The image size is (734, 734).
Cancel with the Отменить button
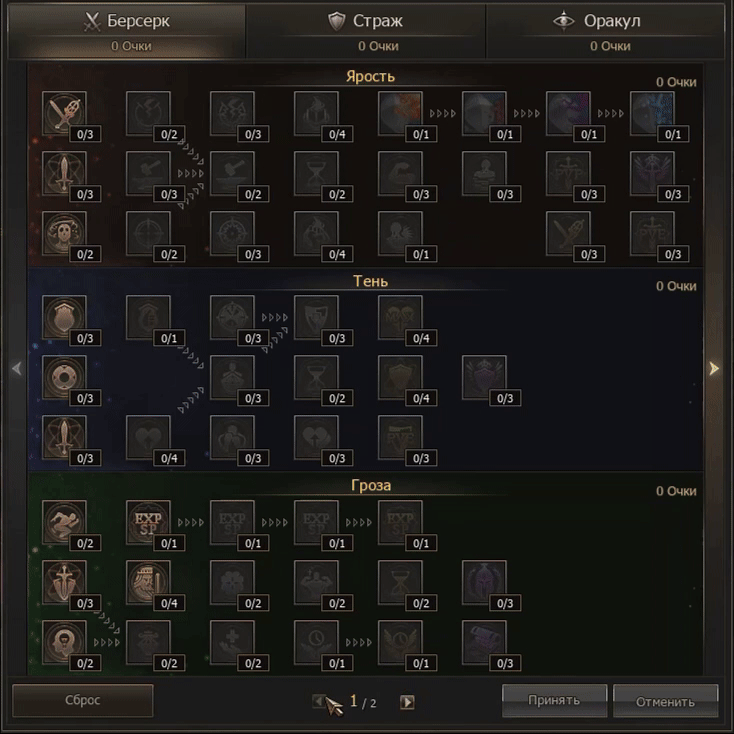click(665, 700)
